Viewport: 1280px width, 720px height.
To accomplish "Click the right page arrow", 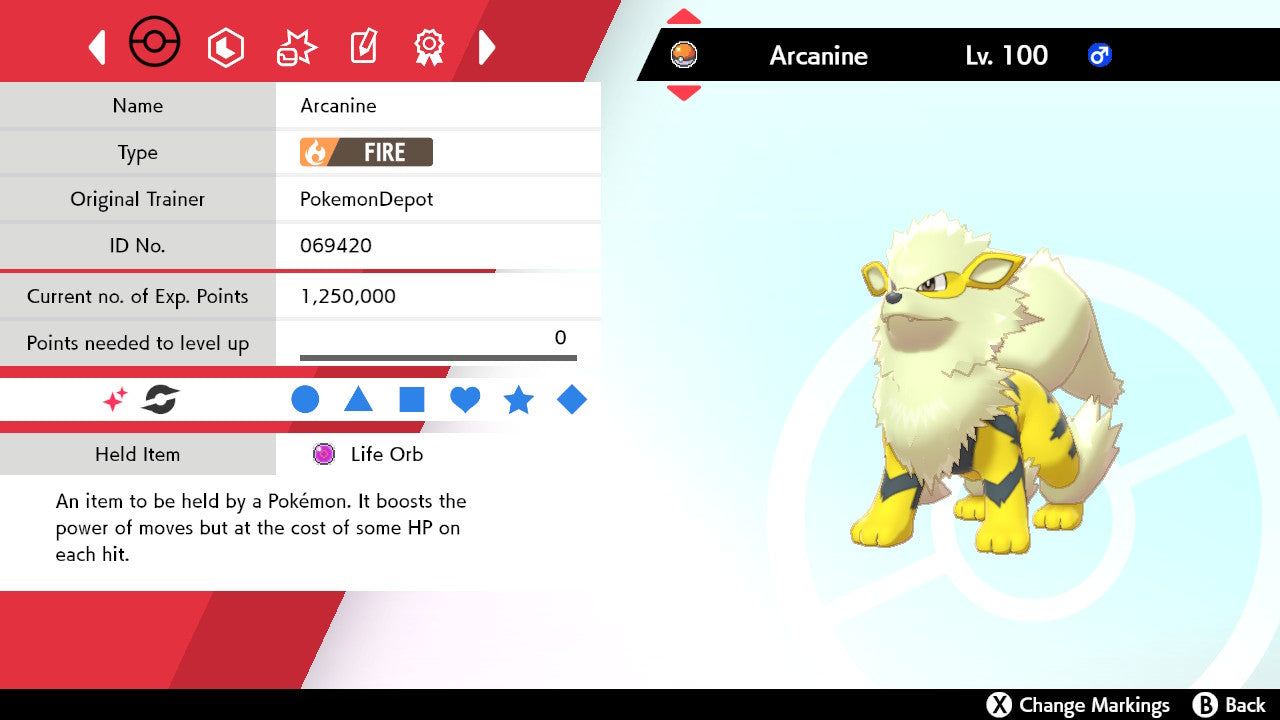I will [487, 47].
